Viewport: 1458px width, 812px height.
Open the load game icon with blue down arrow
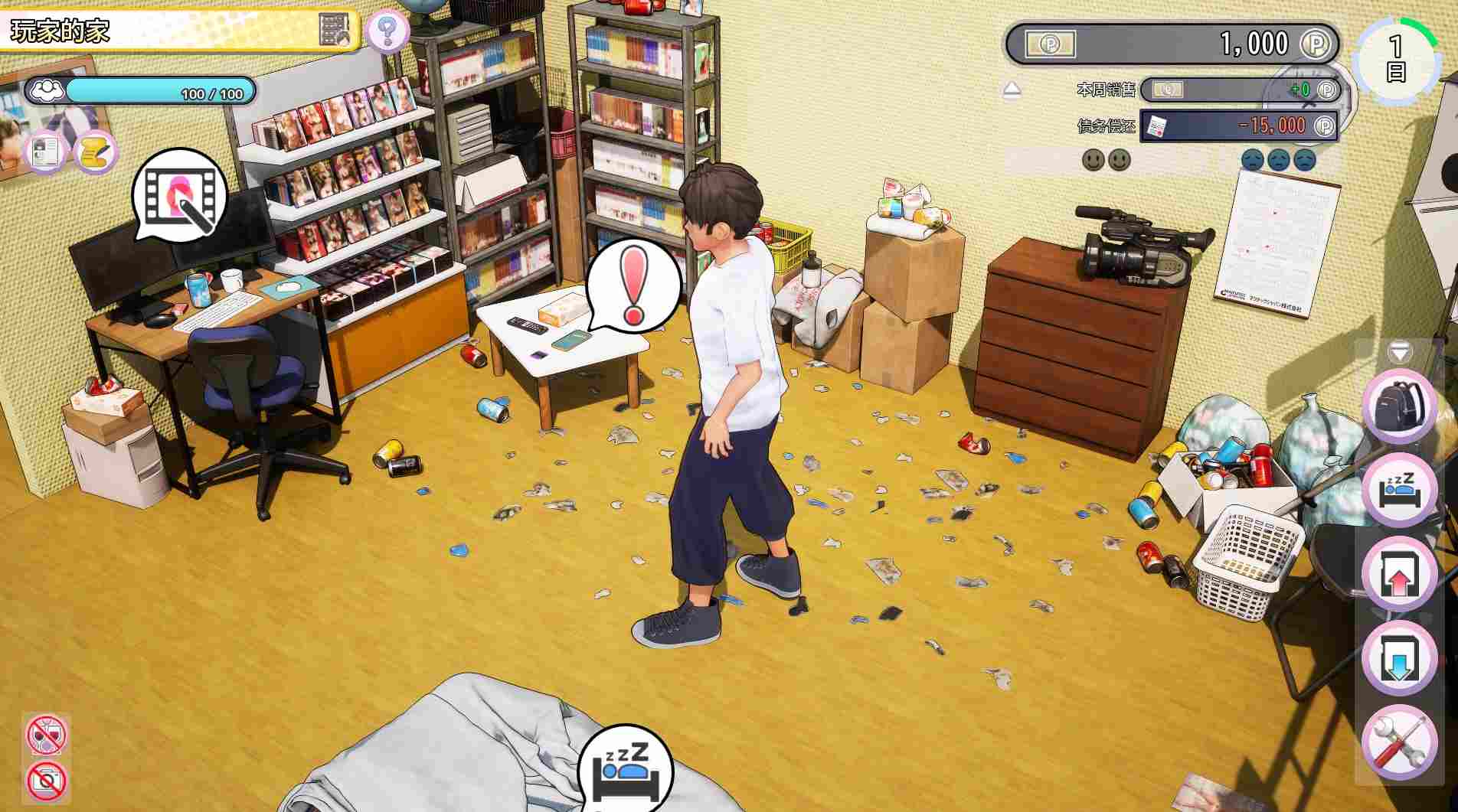tap(1399, 653)
